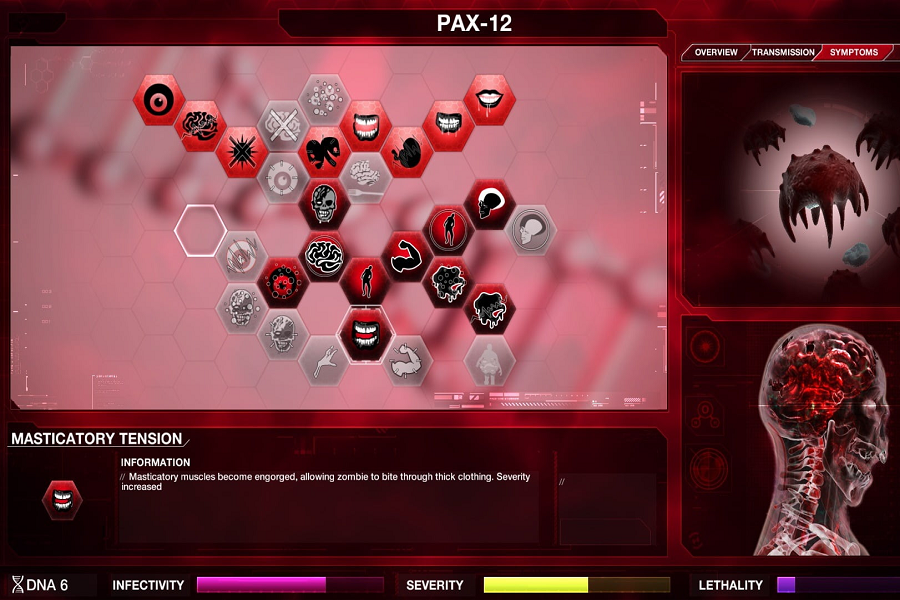The height and width of the screenshot is (600, 900).
Task: Select the eye symptom hexagon
Action: point(159,100)
